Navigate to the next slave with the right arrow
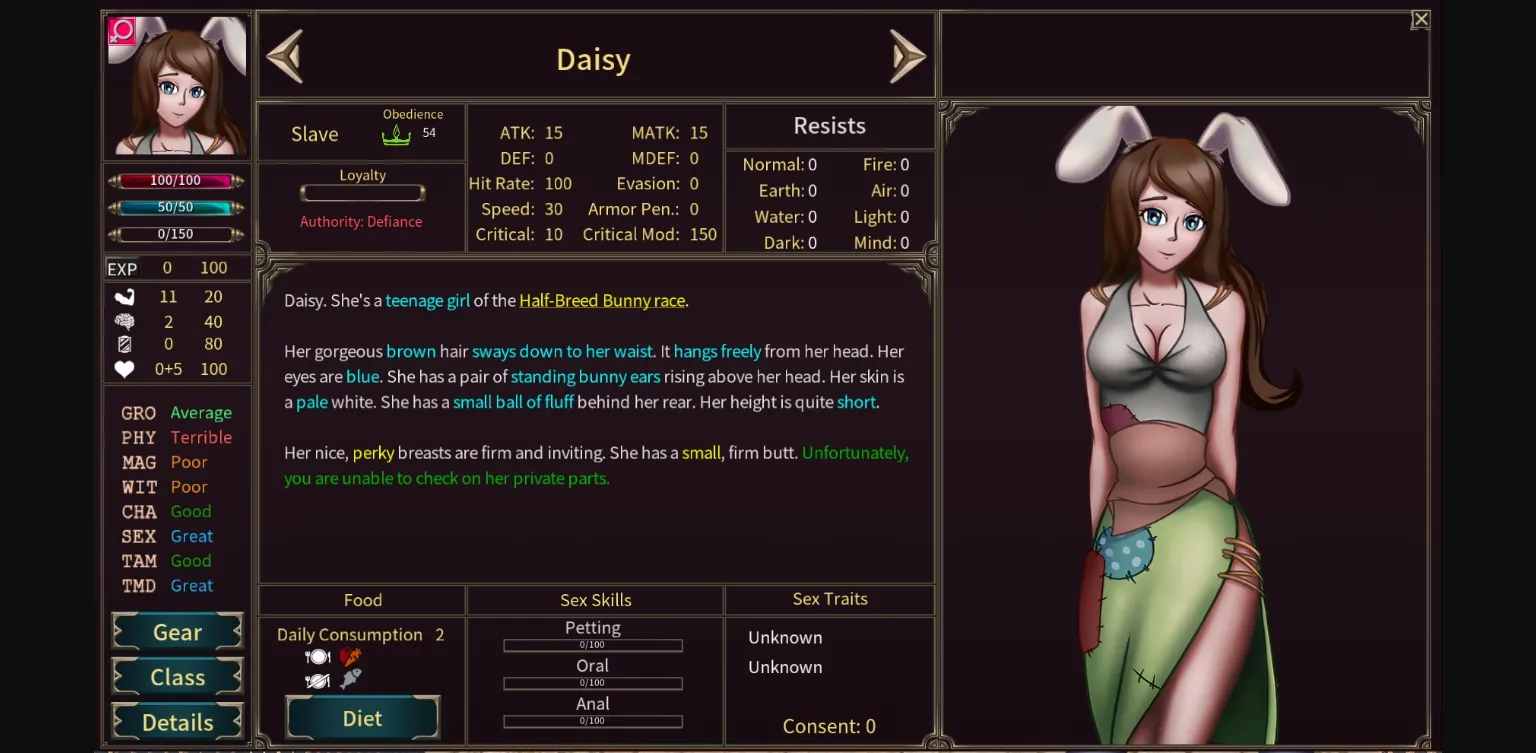 908,57
